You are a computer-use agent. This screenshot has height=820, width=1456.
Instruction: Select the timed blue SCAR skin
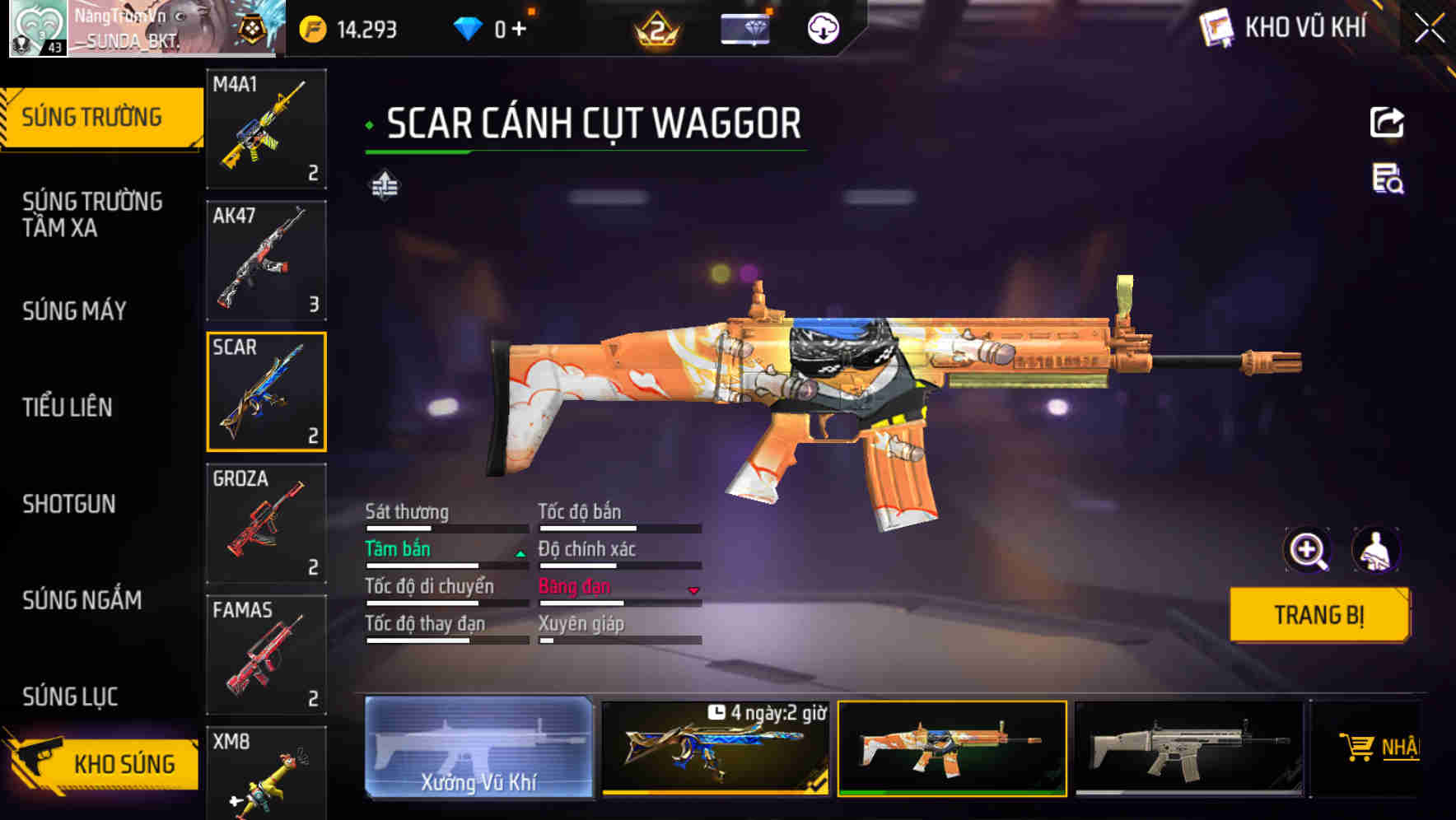tap(715, 748)
